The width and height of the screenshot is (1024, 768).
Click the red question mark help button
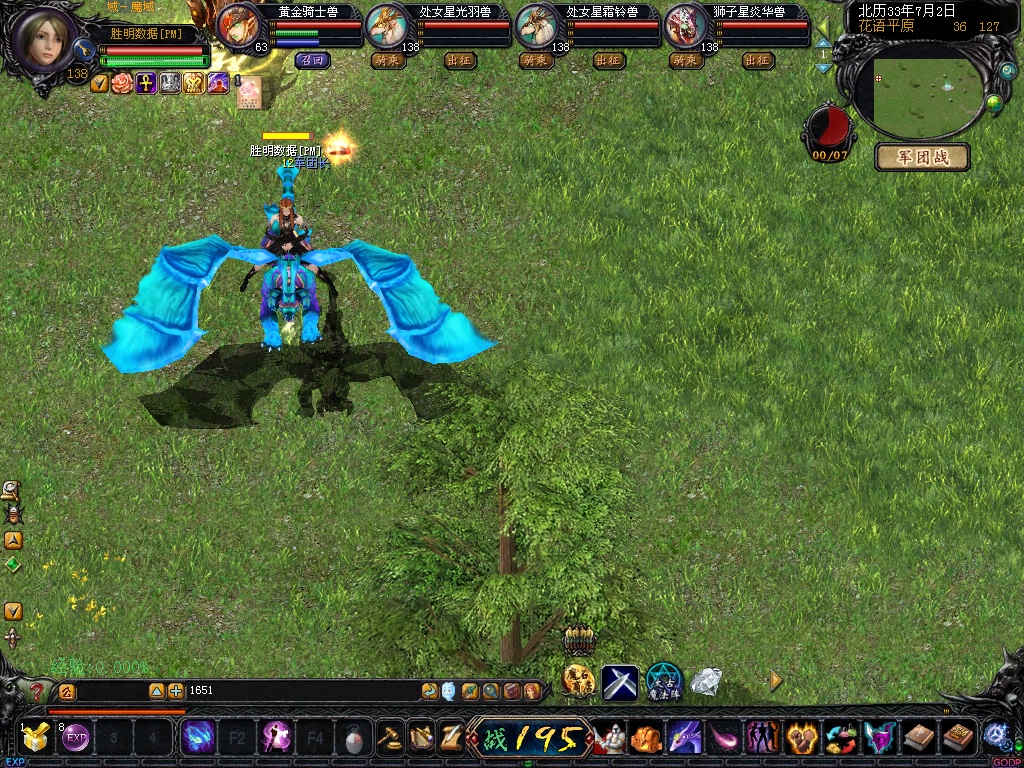pos(38,690)
